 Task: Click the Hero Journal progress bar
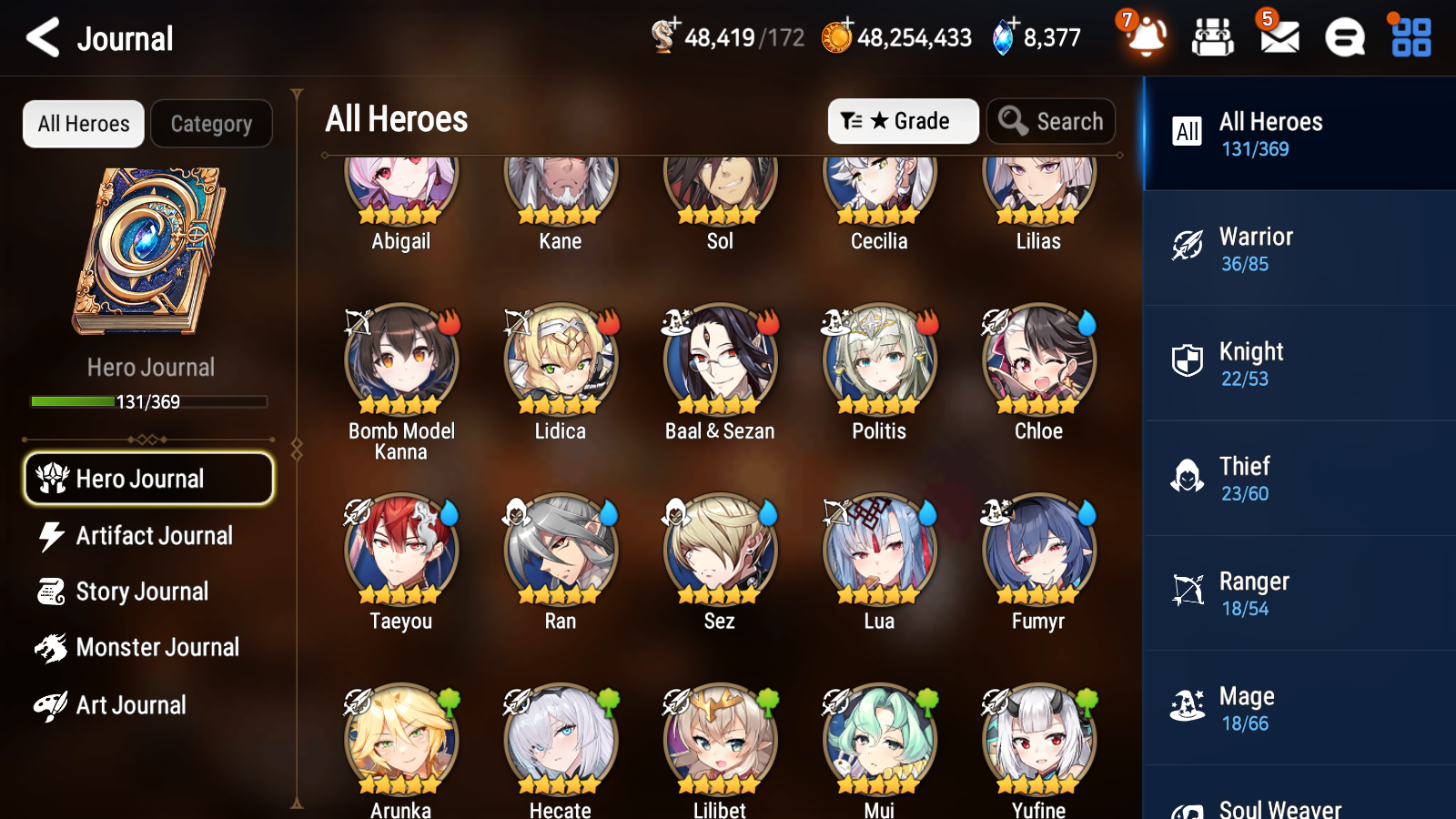click(148, 400)
